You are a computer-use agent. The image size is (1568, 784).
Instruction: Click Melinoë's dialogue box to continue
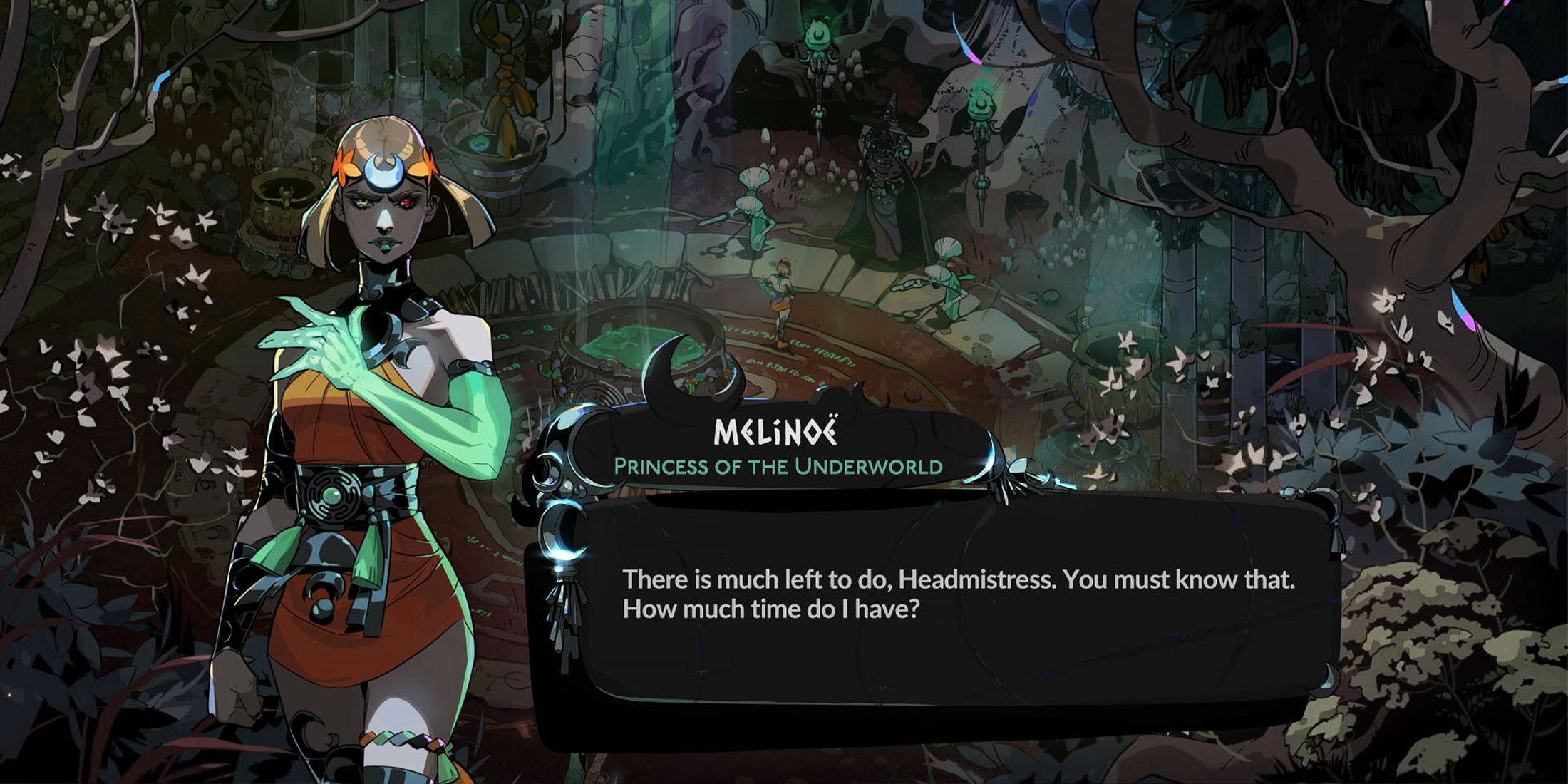(x=955, y=606)
